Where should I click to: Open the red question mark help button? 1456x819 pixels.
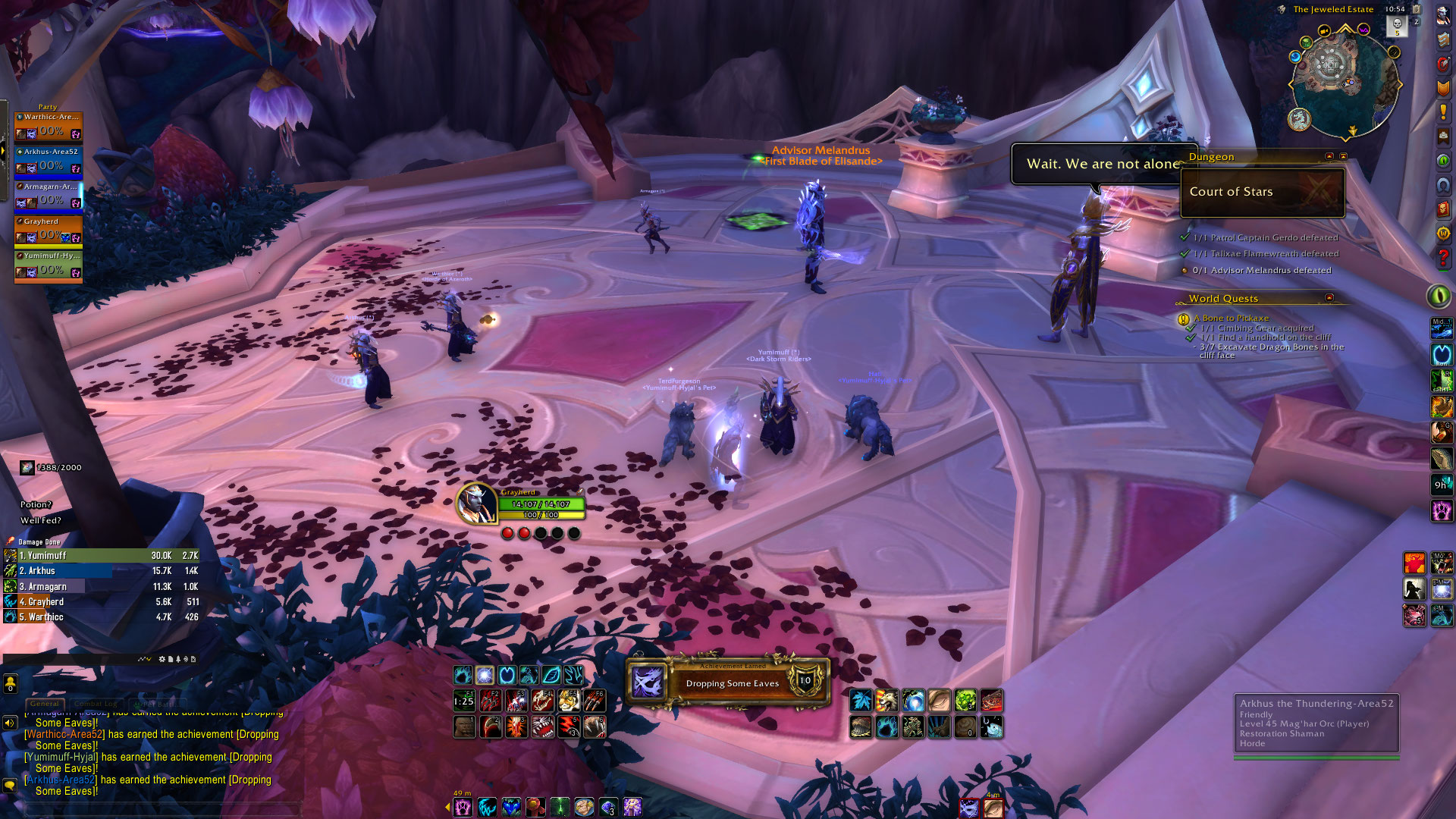pos(1442,258)
